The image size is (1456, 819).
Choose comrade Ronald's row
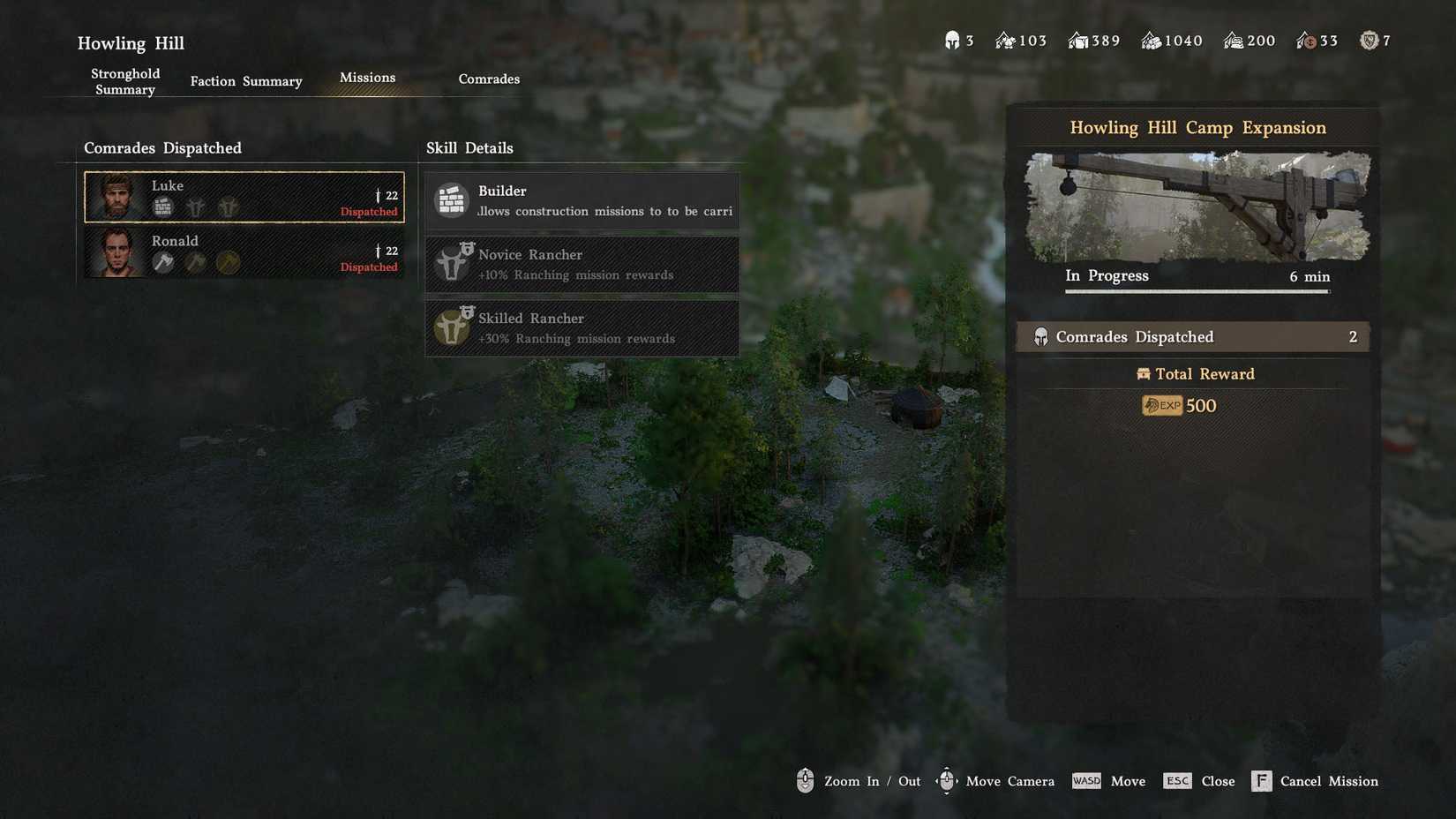(x=244, y=252)
